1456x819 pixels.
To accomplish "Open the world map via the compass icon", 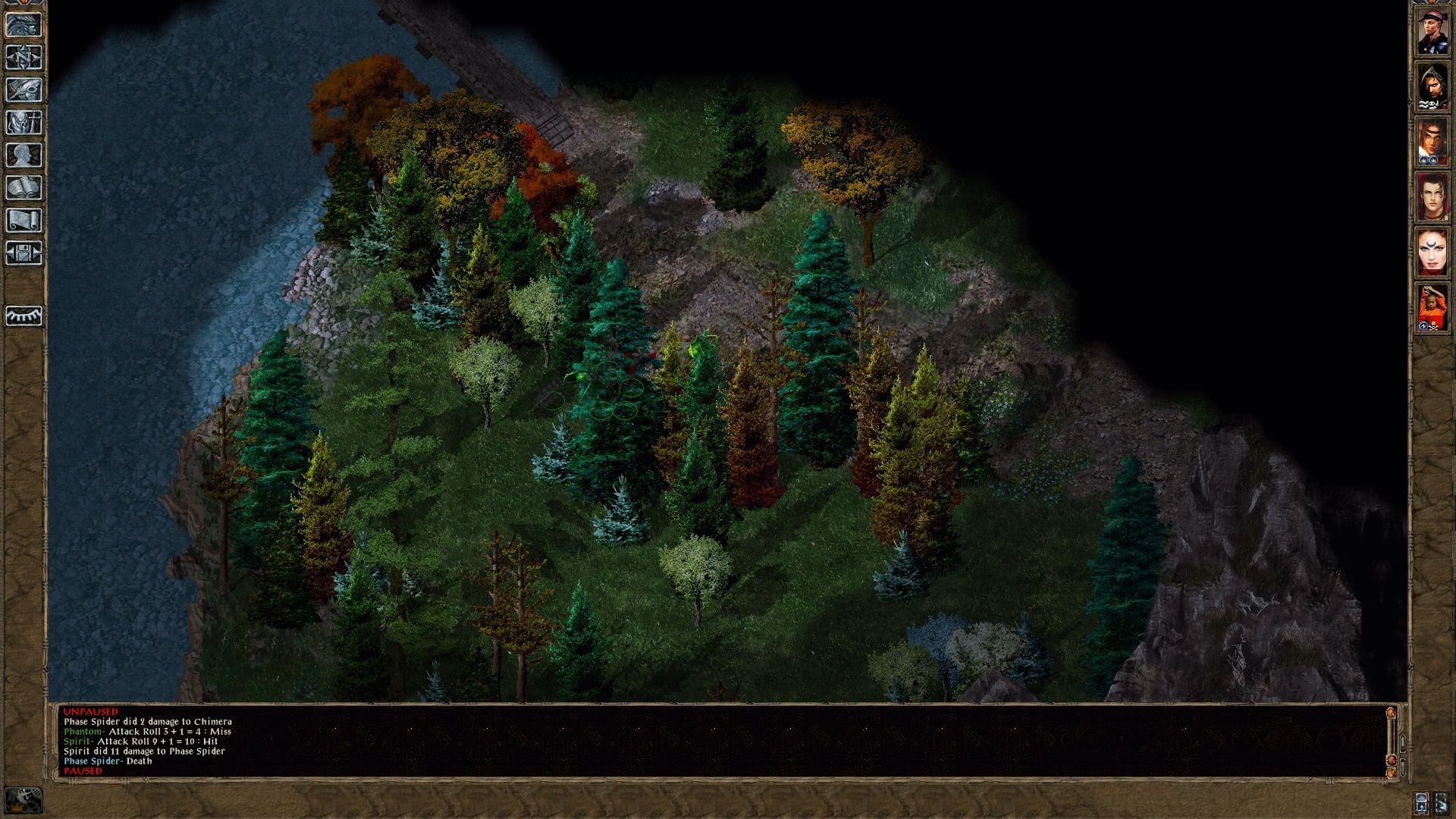I will (x=25, y=57).
